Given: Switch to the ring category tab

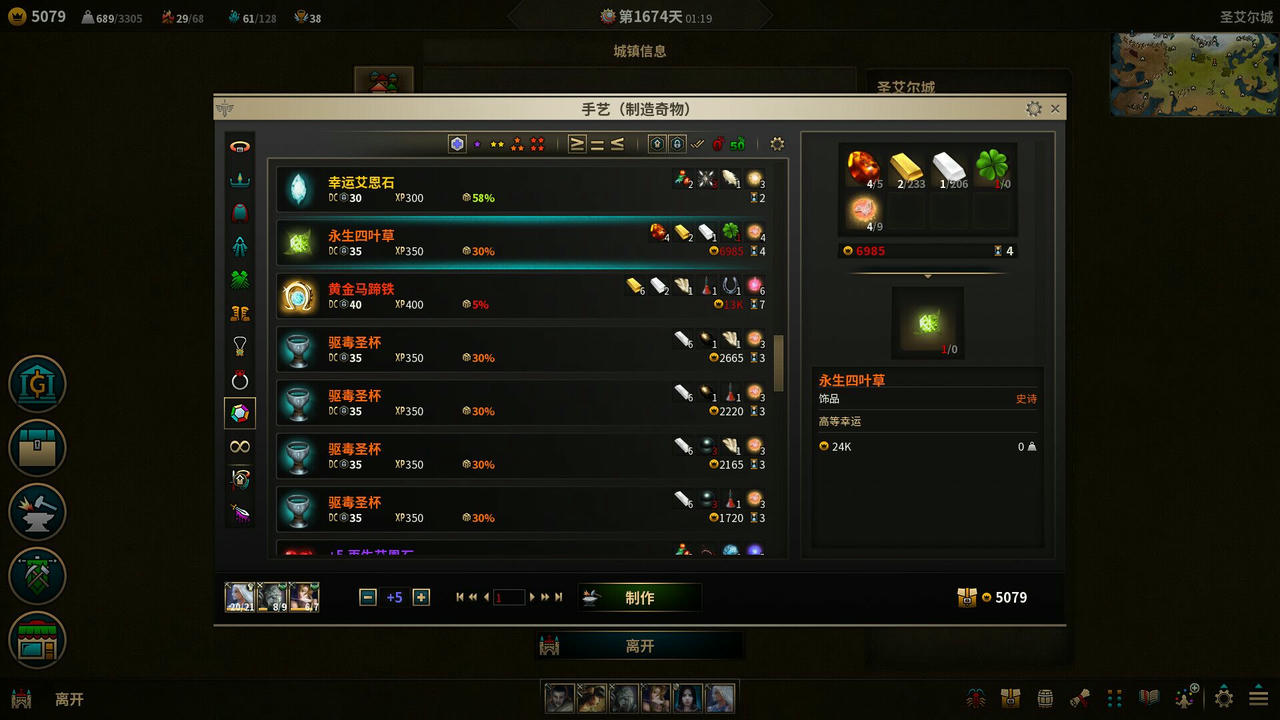Looking at the screenshot, I should point(240,380).
